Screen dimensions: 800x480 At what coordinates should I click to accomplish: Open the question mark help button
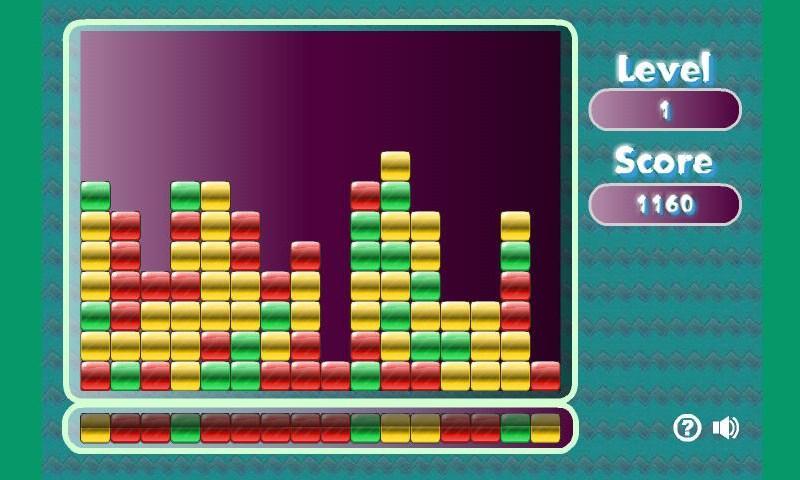[x=687, y=428]
